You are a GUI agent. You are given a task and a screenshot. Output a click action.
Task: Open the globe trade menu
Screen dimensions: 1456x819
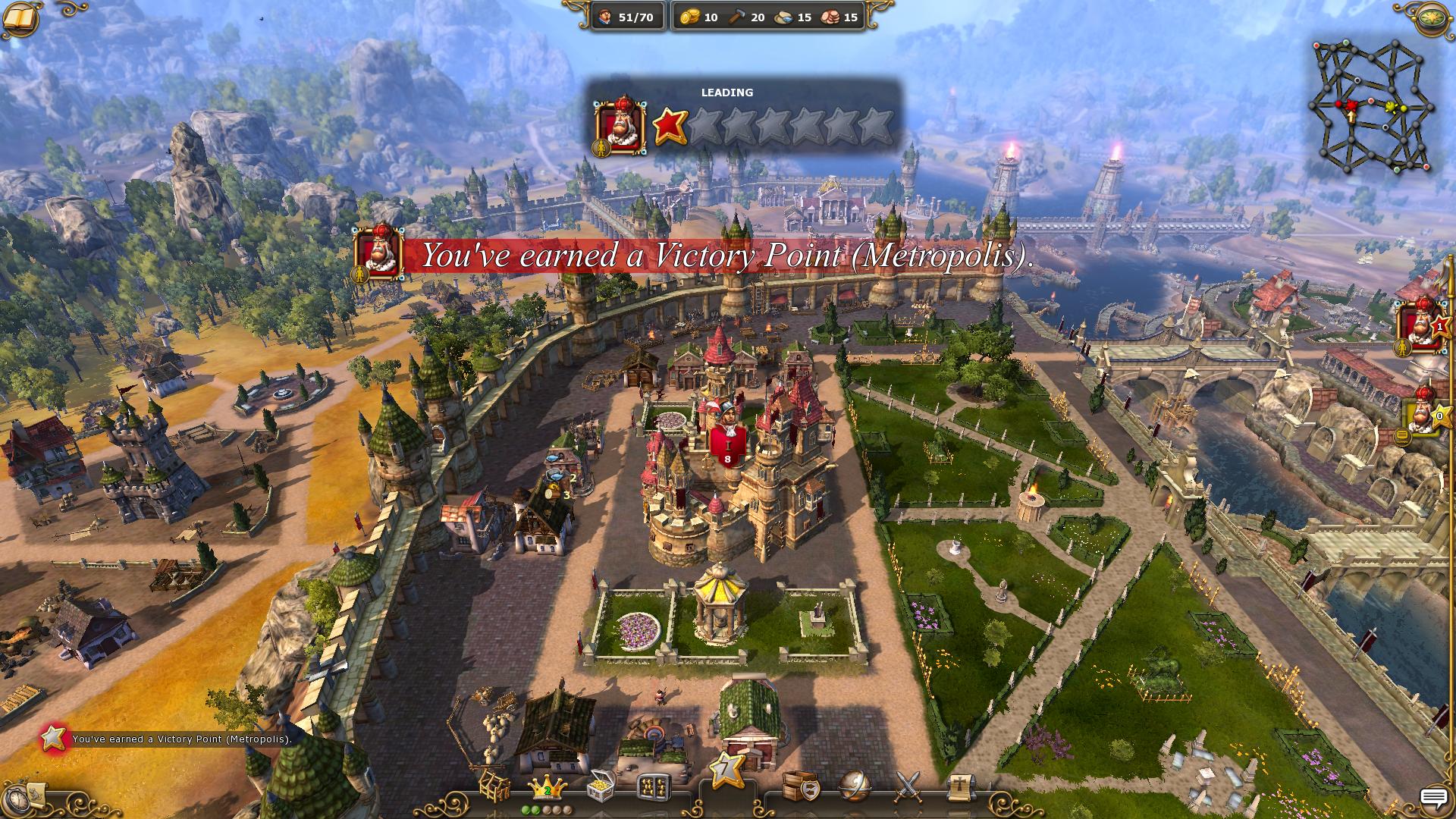[855, 786]
